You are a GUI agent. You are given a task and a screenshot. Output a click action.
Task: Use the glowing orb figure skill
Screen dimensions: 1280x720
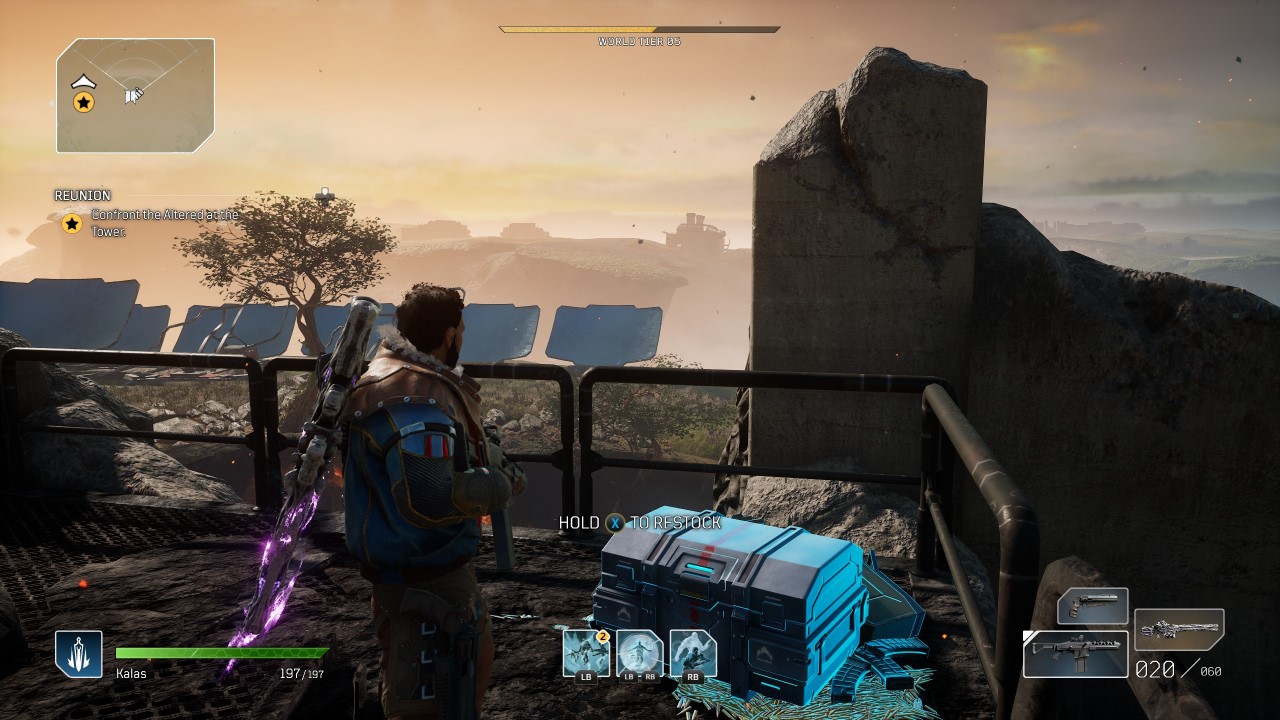click(640, 653)
